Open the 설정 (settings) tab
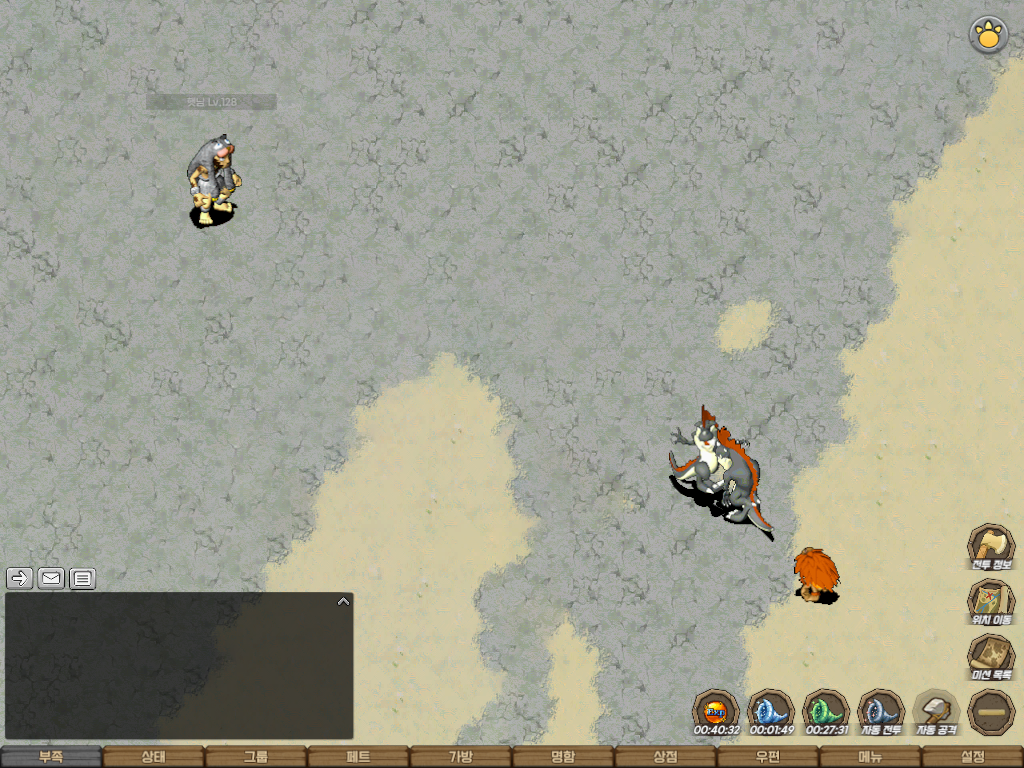Screen dimensions: 1024x768 972,757
